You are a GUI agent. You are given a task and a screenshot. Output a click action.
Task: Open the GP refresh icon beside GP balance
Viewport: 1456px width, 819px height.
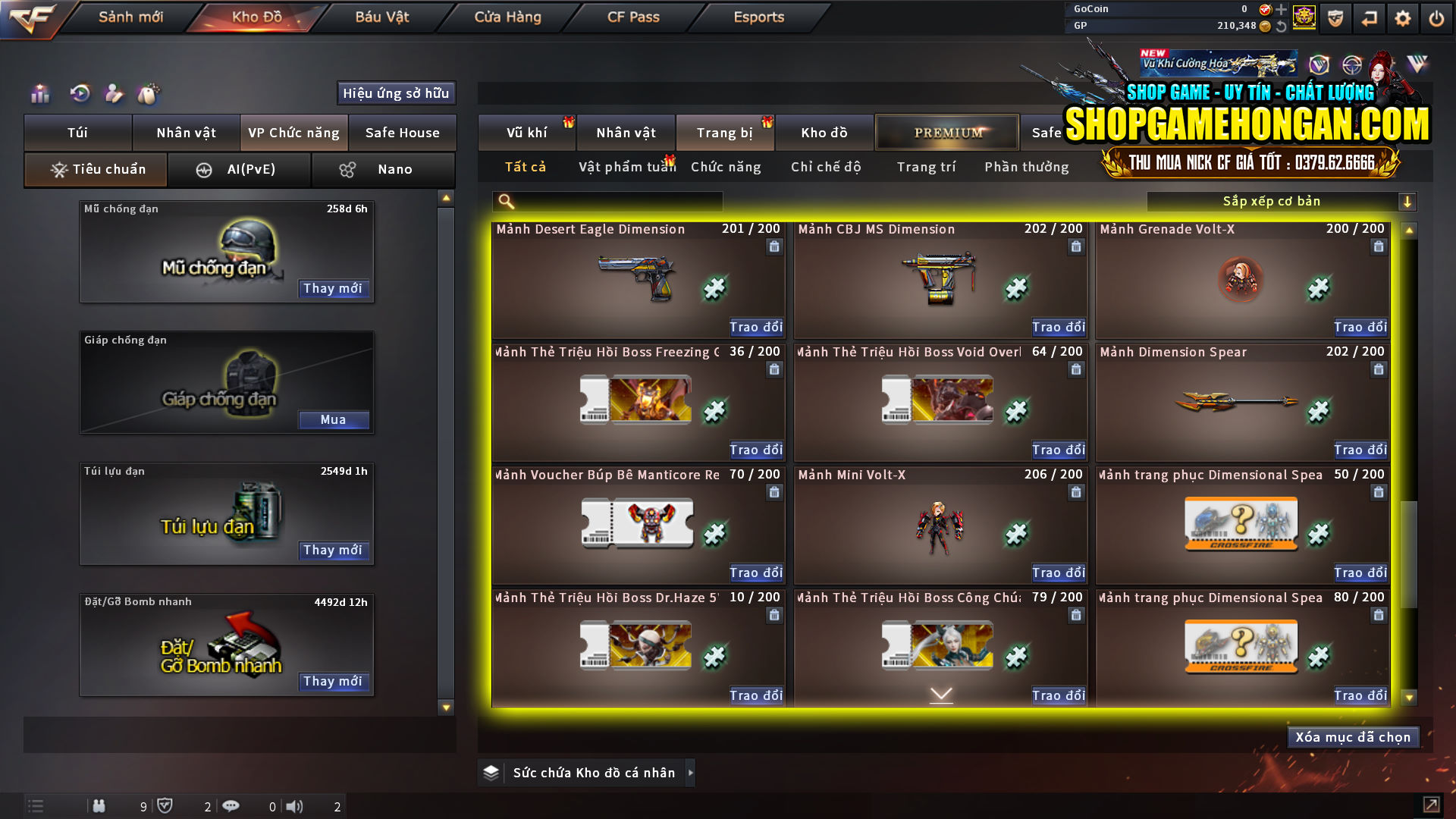click(1282, 25)
